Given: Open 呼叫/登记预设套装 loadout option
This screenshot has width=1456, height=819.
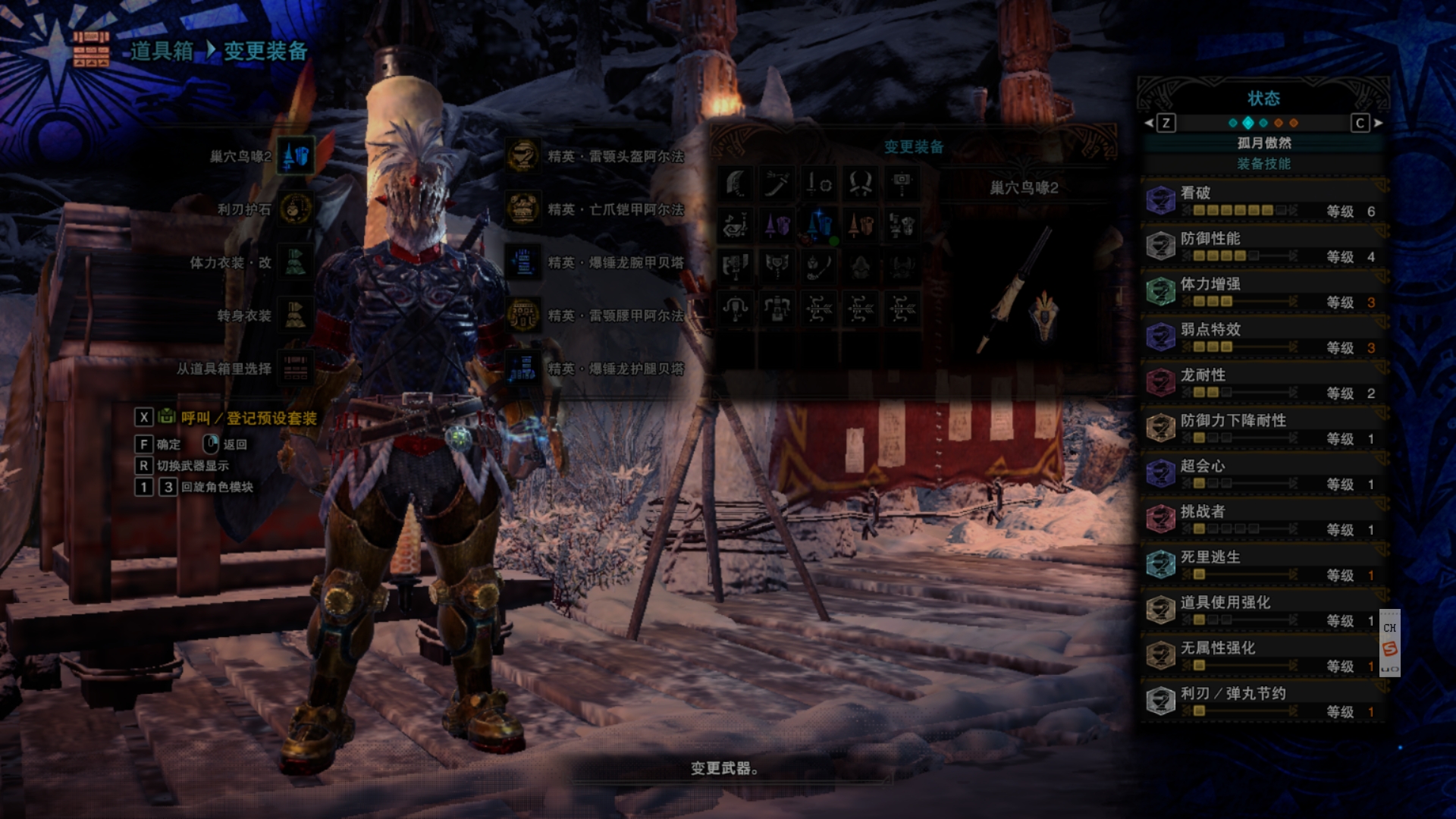Looking at the screenshot, I should coord(248,418).
